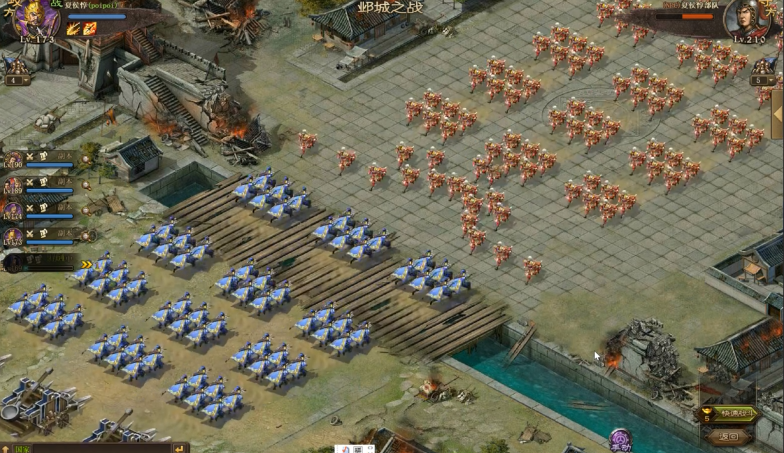Activate the first orange slash skill icon
This screenshot has height=453, width=784.
coord(74,29)
